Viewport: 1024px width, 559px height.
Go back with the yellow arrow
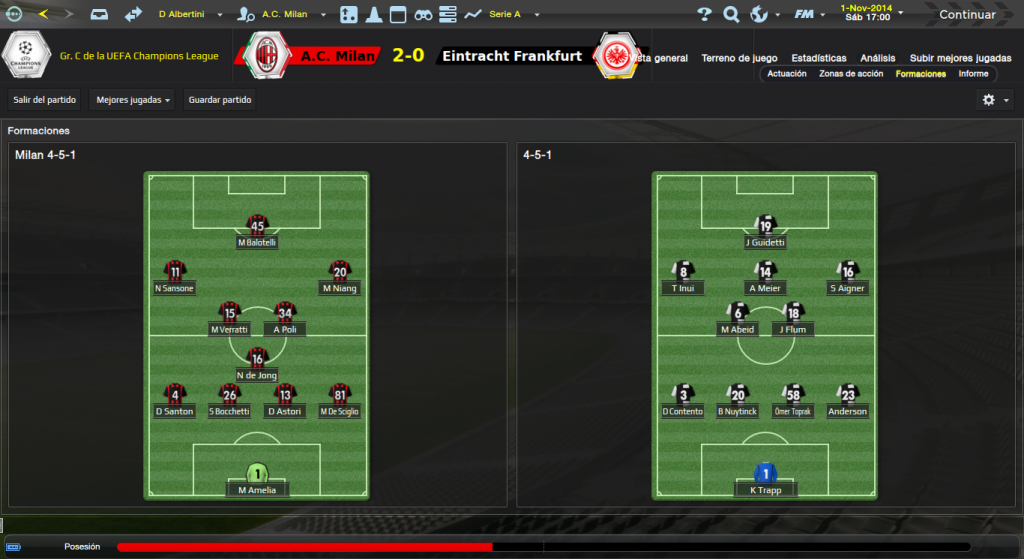click(x=43, y=14)
